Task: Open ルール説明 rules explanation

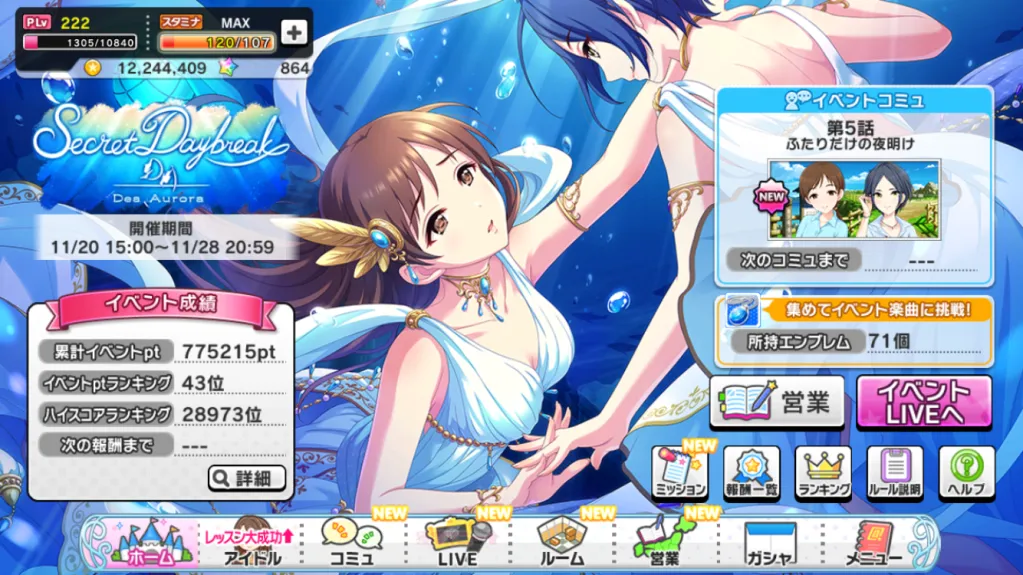Action: pyautogui.click(x=895, y=474)
